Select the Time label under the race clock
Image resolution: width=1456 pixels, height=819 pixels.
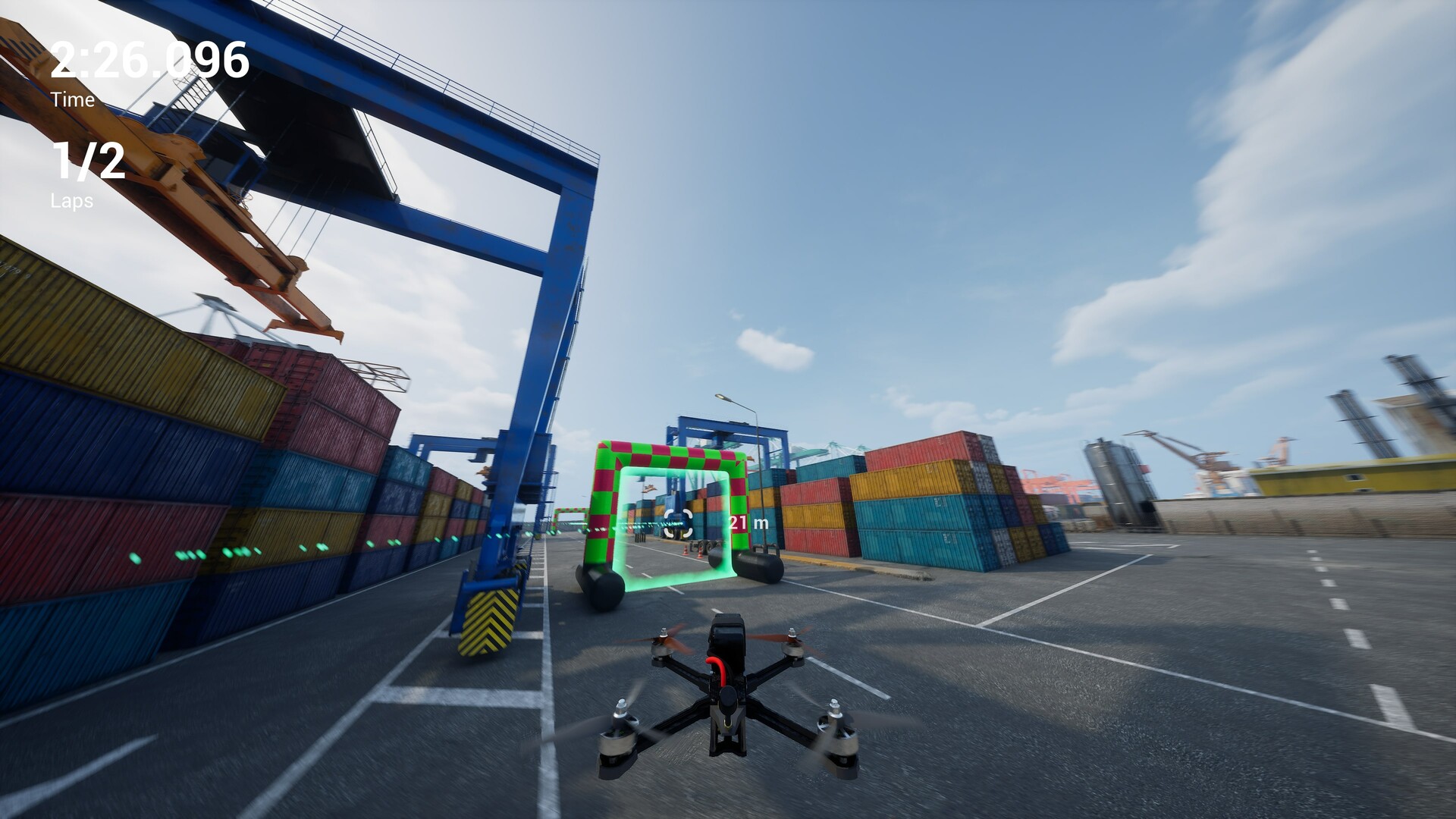point(72,99)
